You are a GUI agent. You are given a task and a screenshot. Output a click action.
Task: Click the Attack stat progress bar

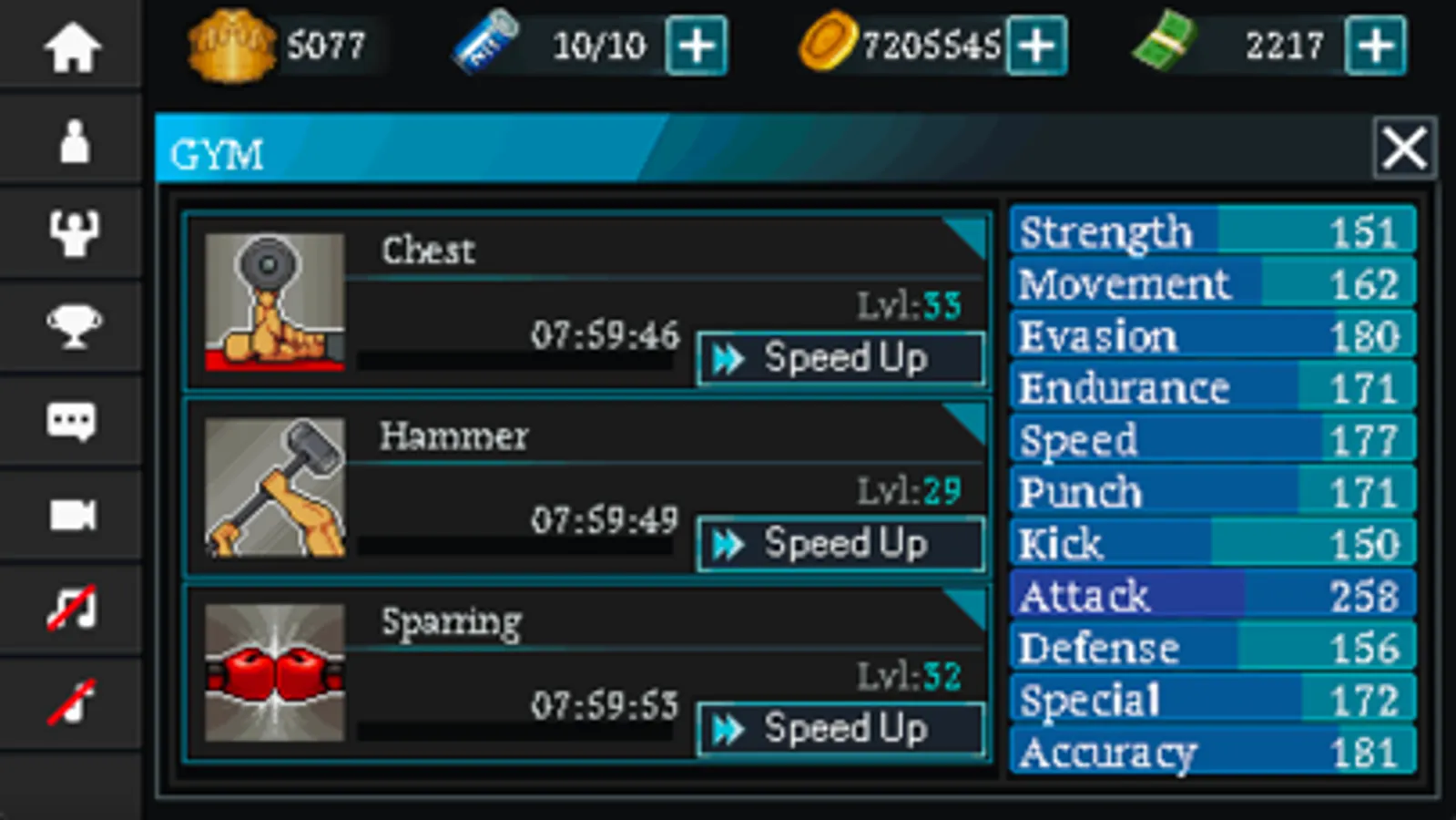(x=1211, y=596)
